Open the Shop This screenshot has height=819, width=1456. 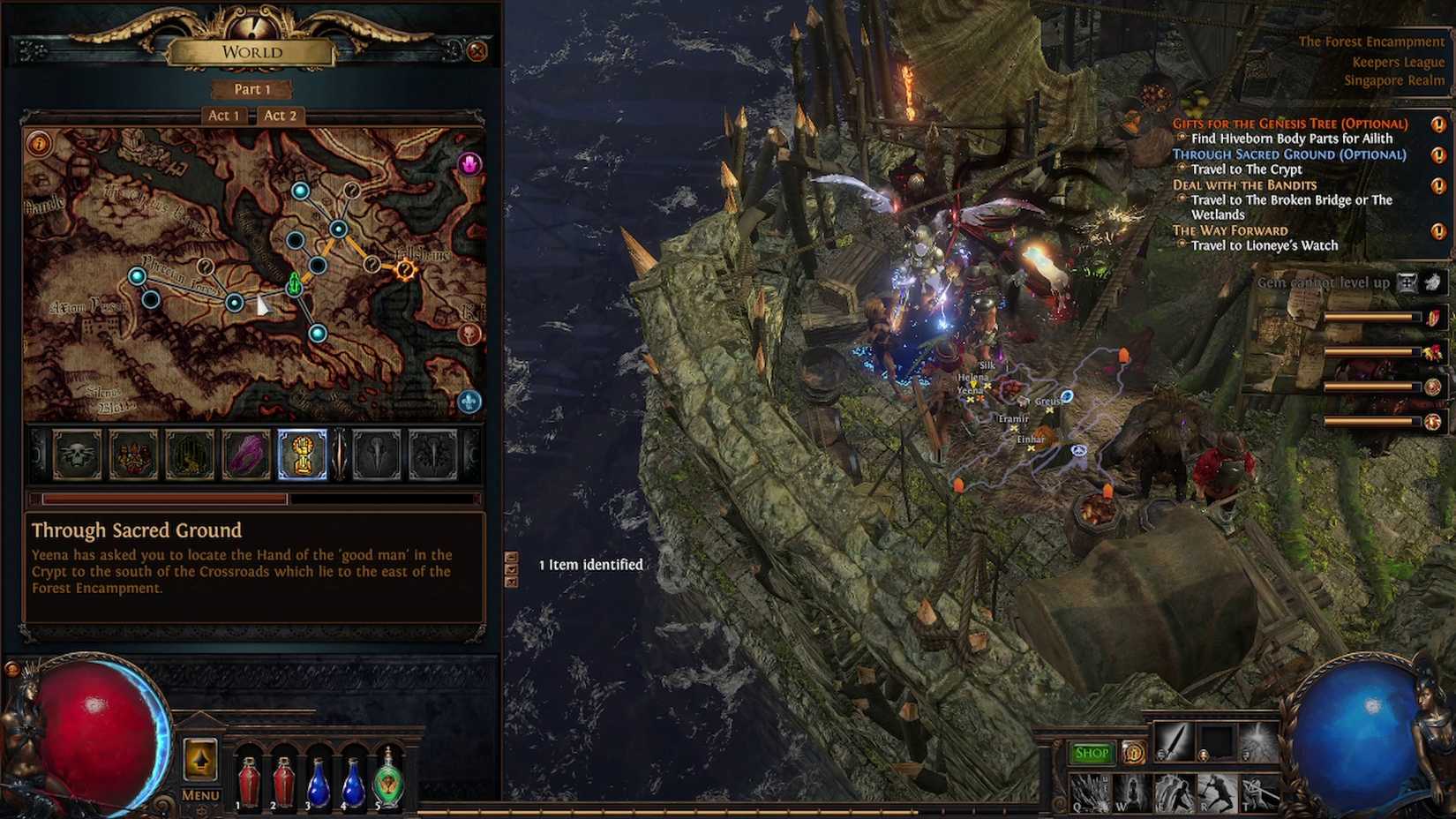(x=1092, y=752)
